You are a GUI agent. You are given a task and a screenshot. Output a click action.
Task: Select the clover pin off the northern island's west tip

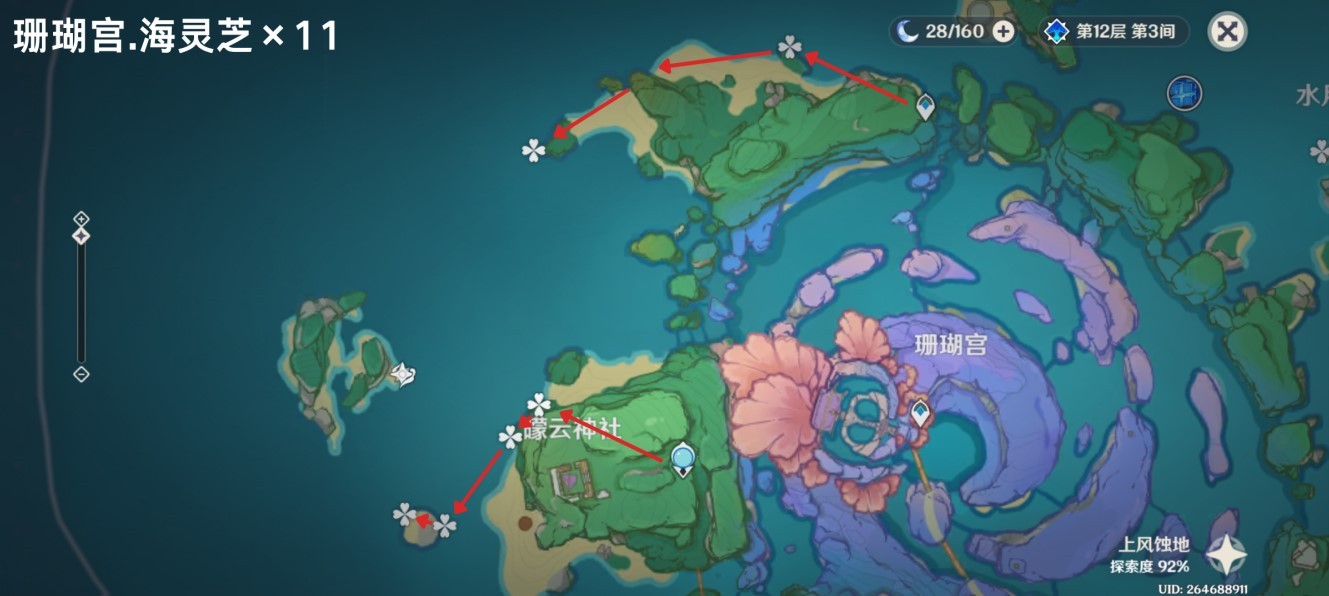click(534, 151)
